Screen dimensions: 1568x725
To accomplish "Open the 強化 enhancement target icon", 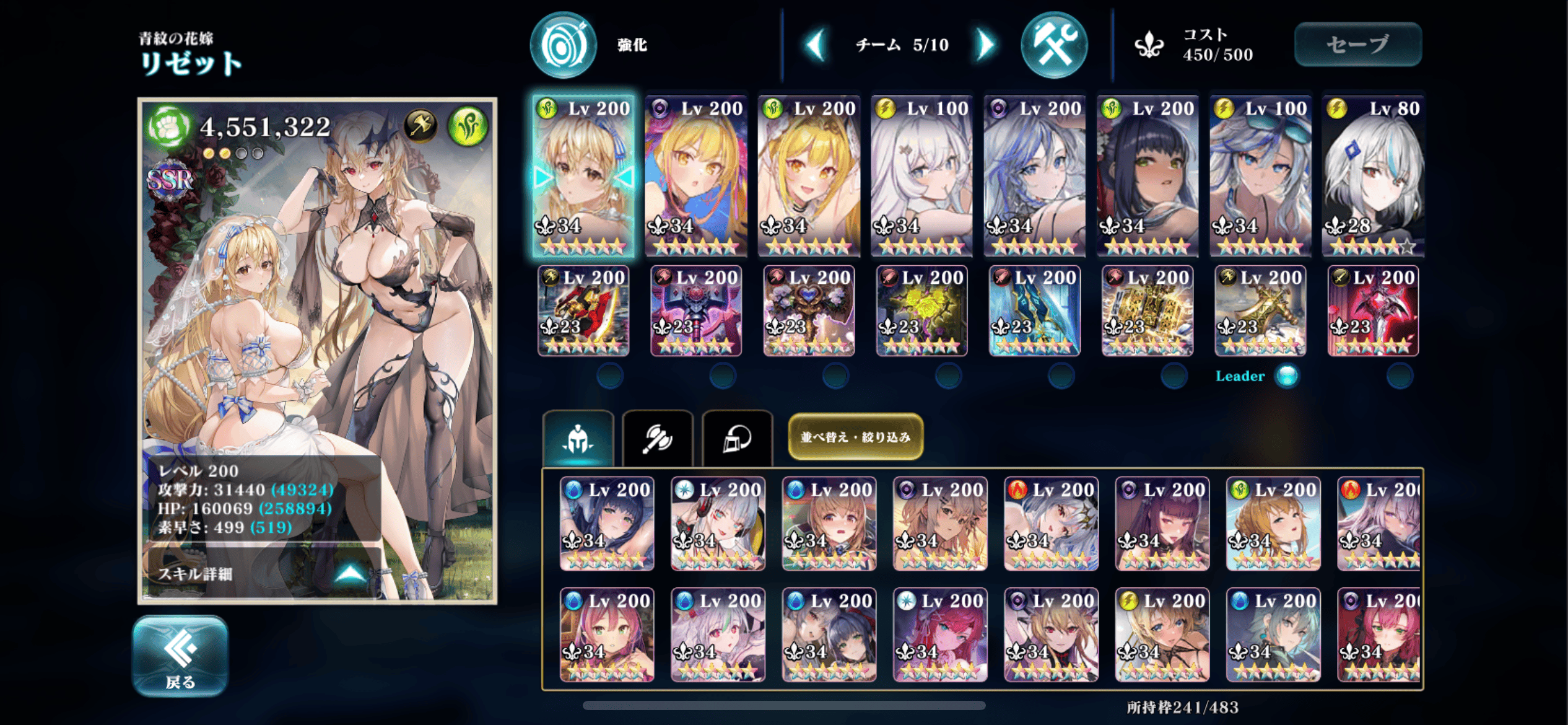I will [563, 45].
